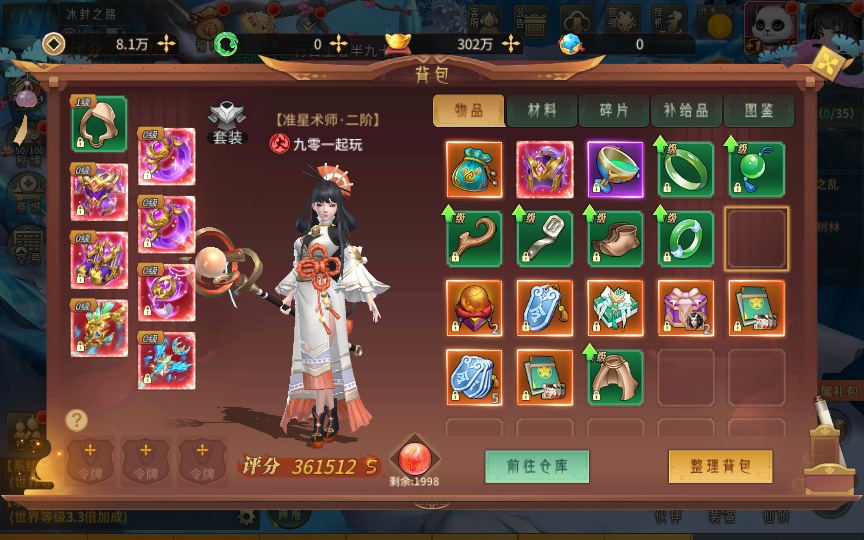Open the 碎片 tab
The height and width of the screenshot is (540, 864).
pyautogui.click(x=613, y=111)
